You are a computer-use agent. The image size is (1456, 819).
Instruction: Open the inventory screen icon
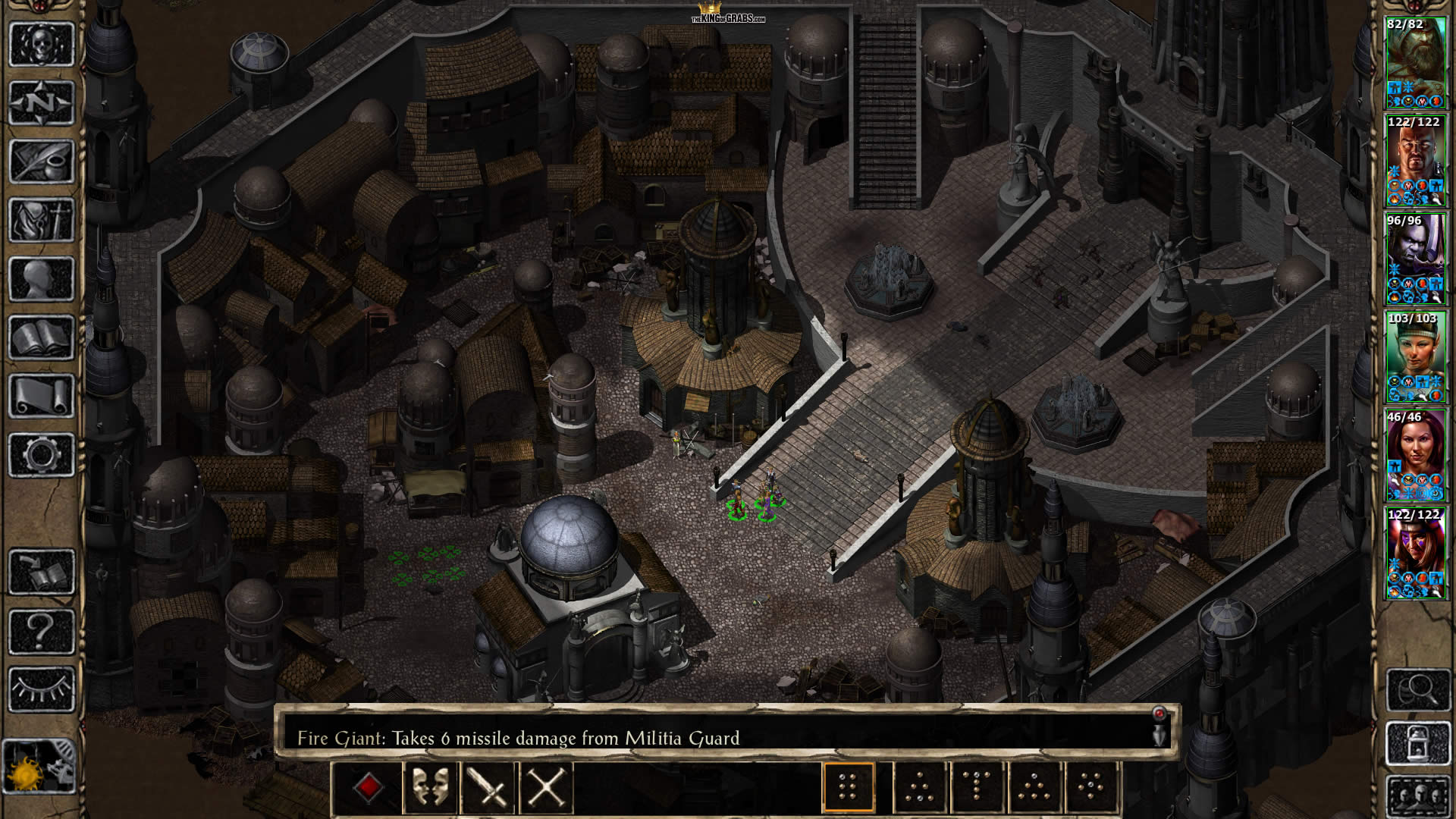(41, 220)
